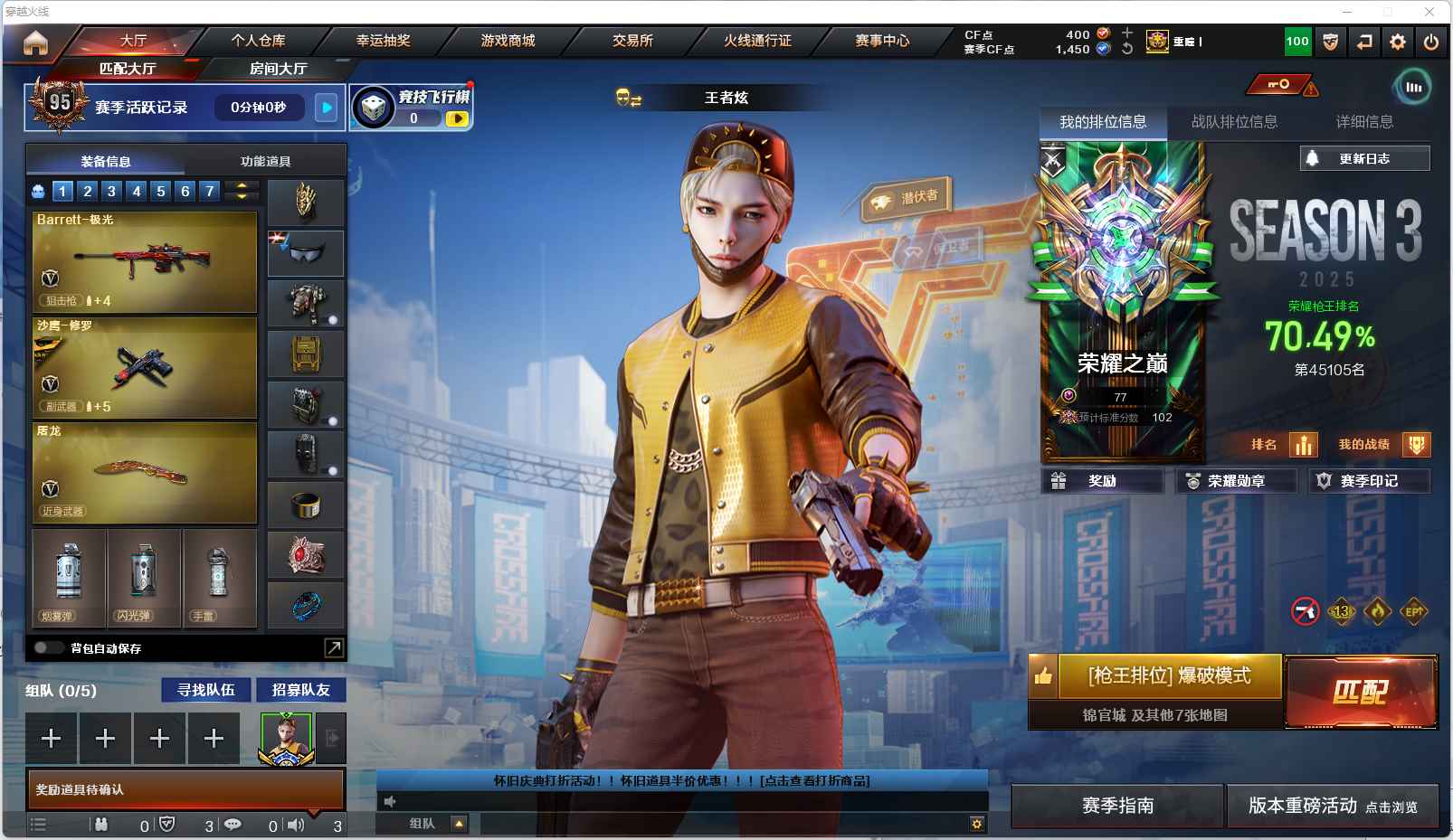Screen dimensions: 1453x840
Task: Show the 战队排位信息 tab
Action: tap(1234, 122)
